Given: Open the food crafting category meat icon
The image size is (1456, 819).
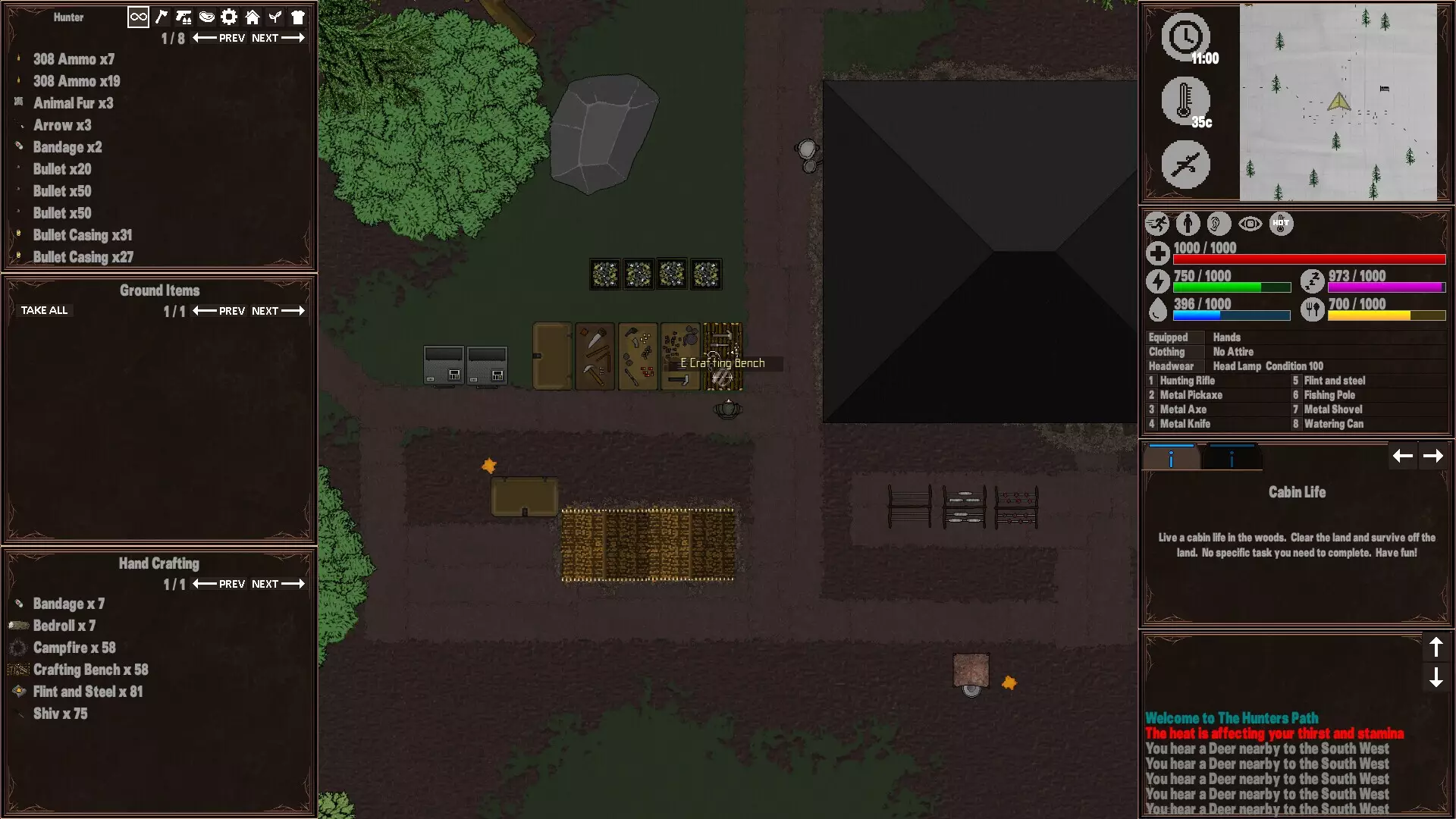Looking at the screenshot, I should tap(207, 17).
